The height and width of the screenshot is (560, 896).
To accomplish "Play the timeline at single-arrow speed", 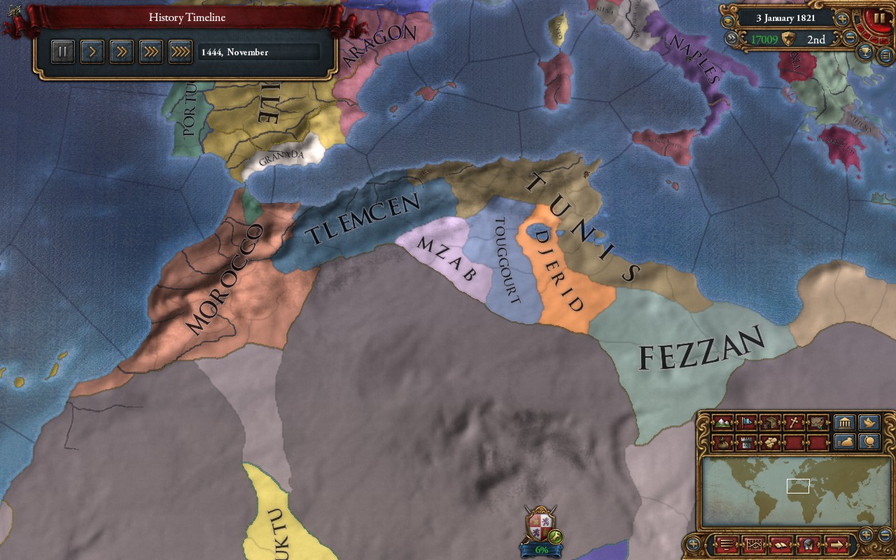I will [x=91, y=51].
